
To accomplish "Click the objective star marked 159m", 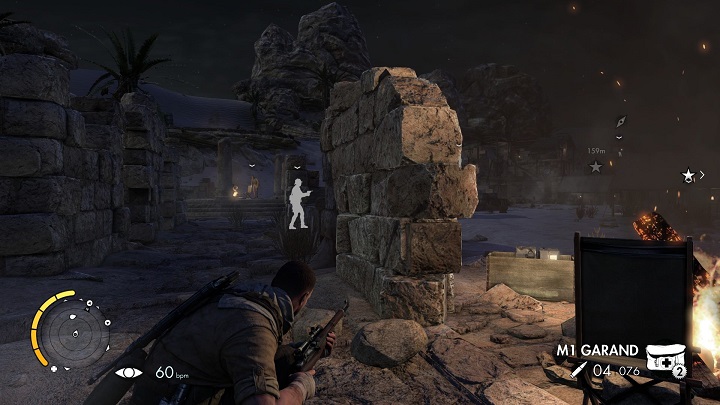I will (x=595, y=166).
